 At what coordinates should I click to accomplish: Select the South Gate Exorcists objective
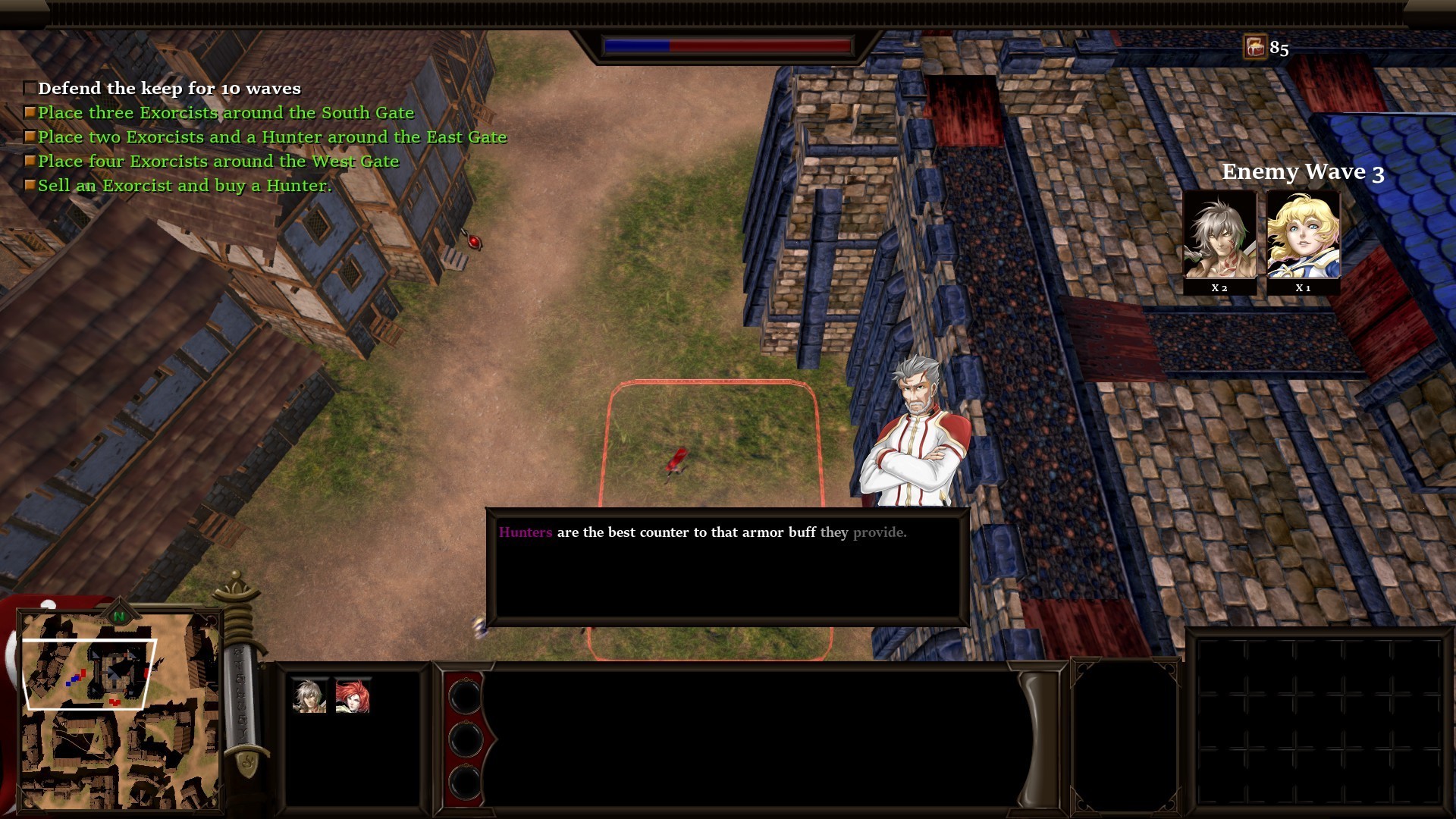[x=226, y=113]
